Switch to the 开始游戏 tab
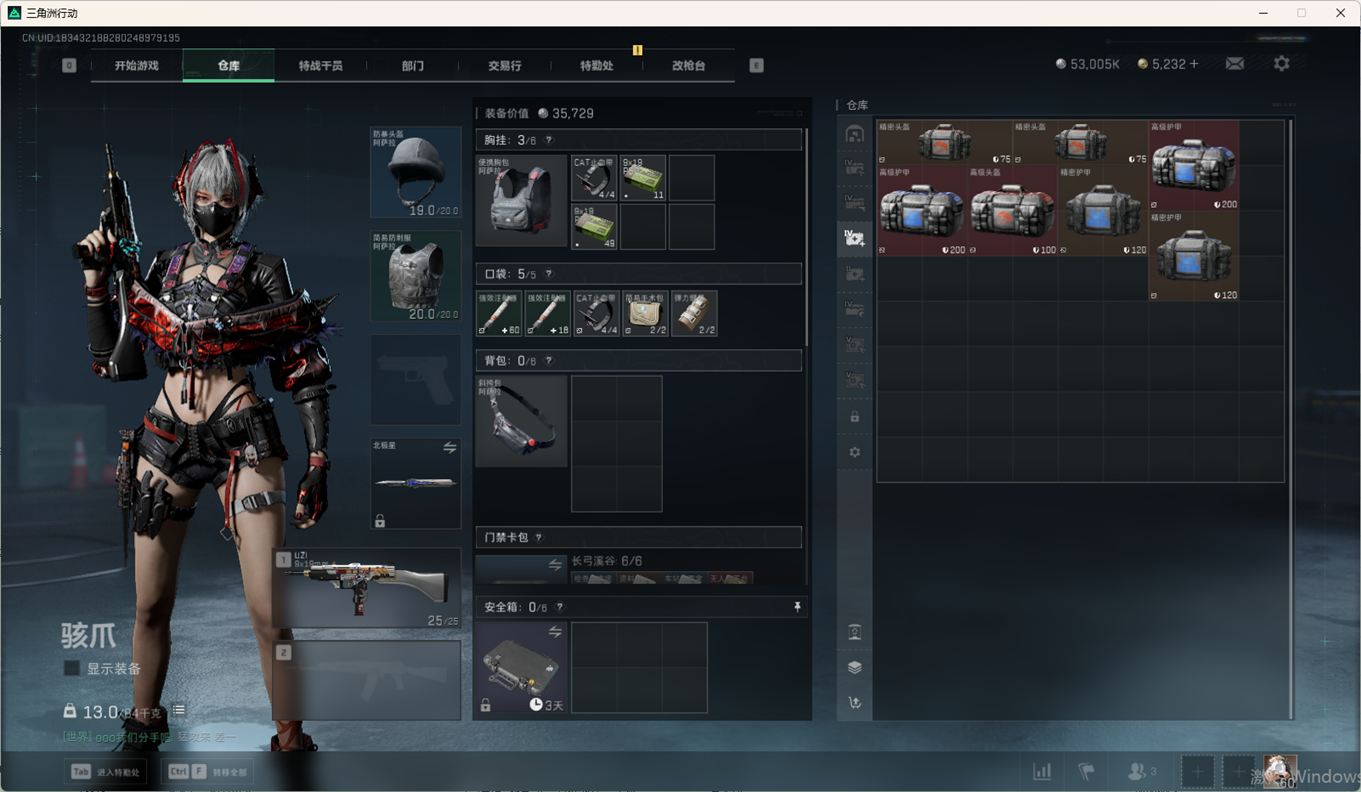 (137, 66)
